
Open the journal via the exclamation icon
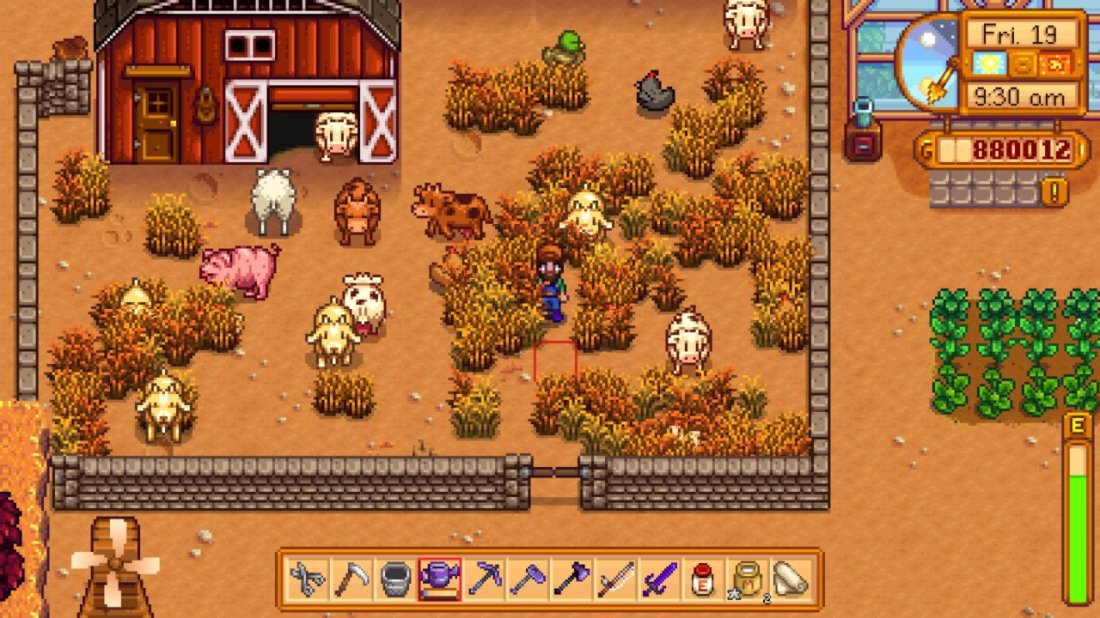[1055, 190]
